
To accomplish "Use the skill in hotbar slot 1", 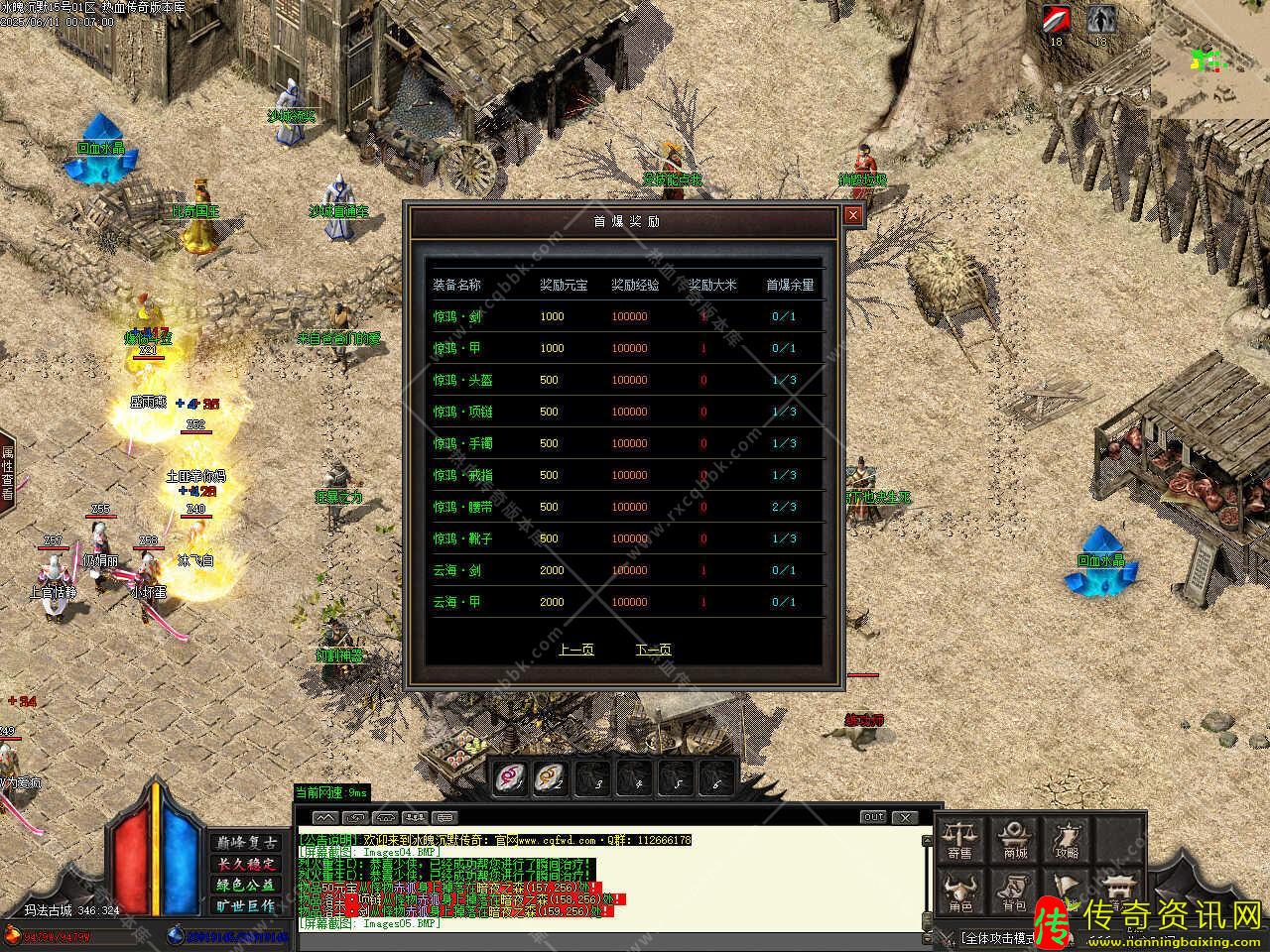I will [x=511, y=778].
